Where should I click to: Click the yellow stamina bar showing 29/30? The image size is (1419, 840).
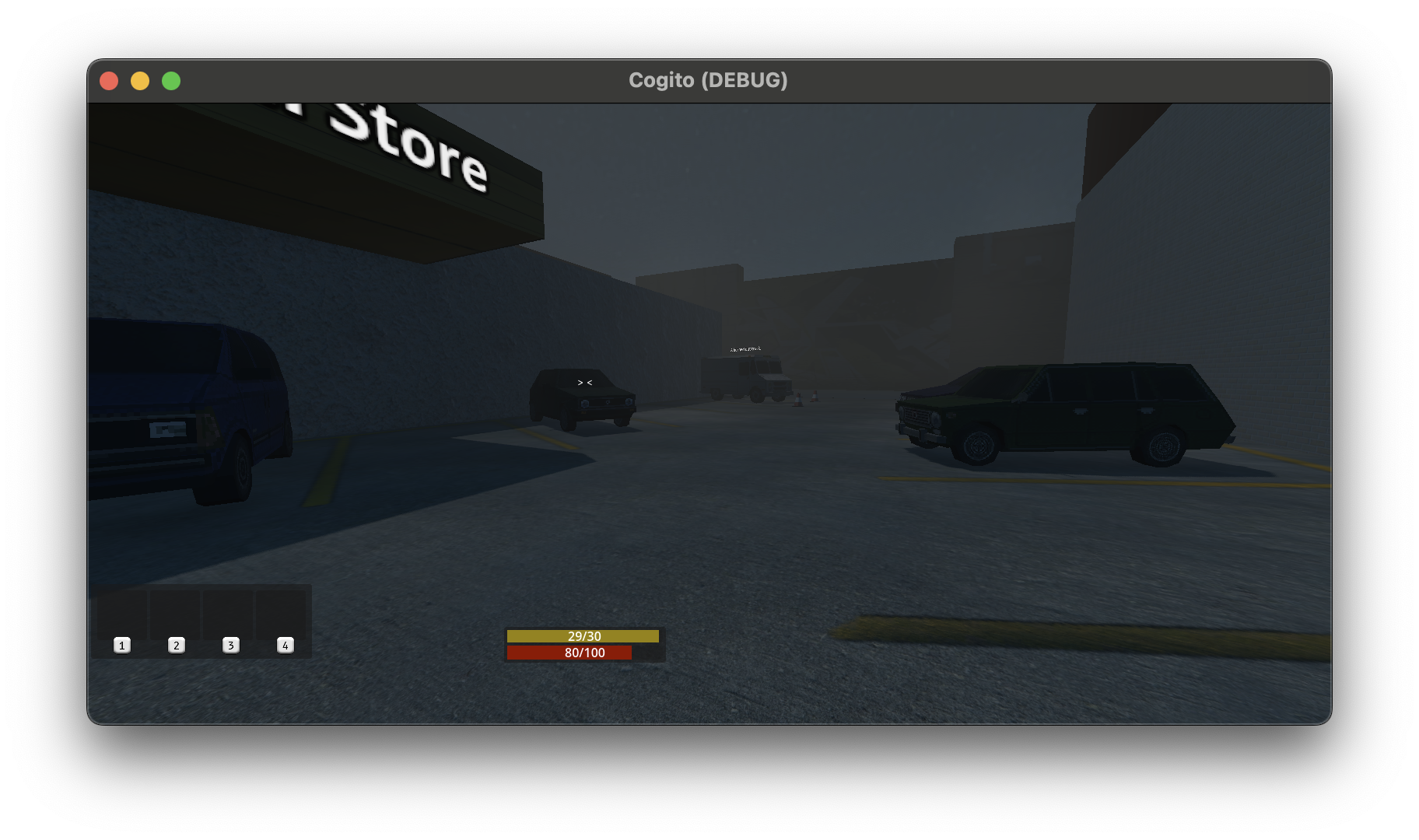click(x=584, y=636)
